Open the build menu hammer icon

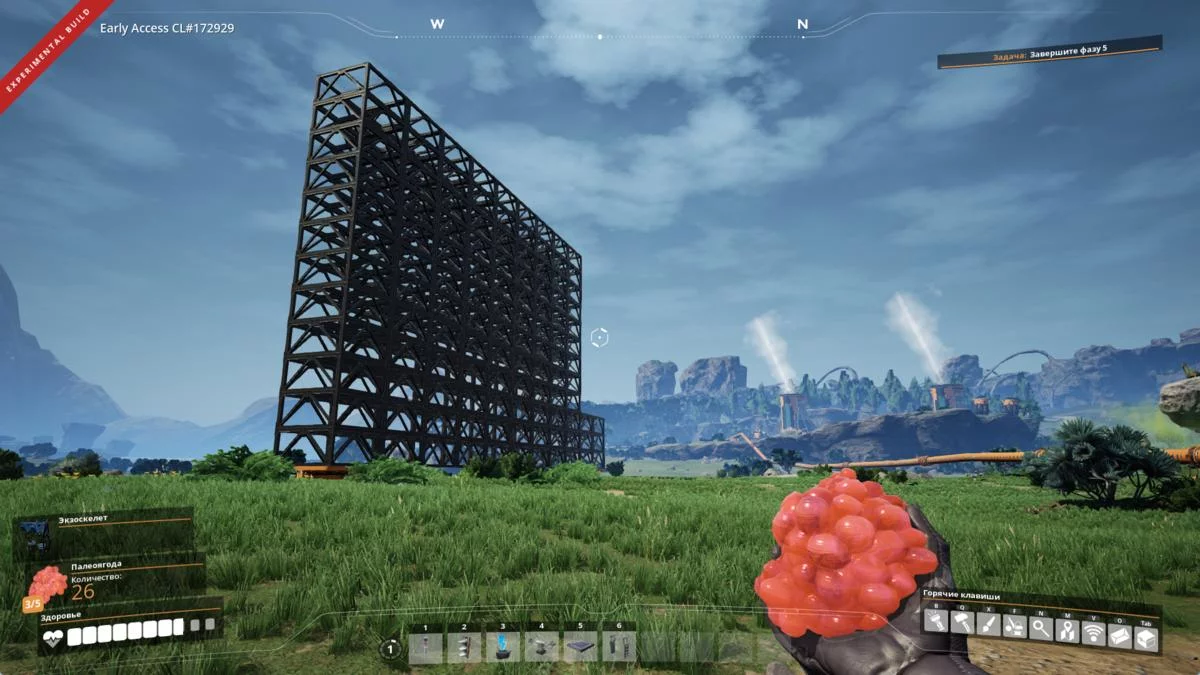click(962, 625)
